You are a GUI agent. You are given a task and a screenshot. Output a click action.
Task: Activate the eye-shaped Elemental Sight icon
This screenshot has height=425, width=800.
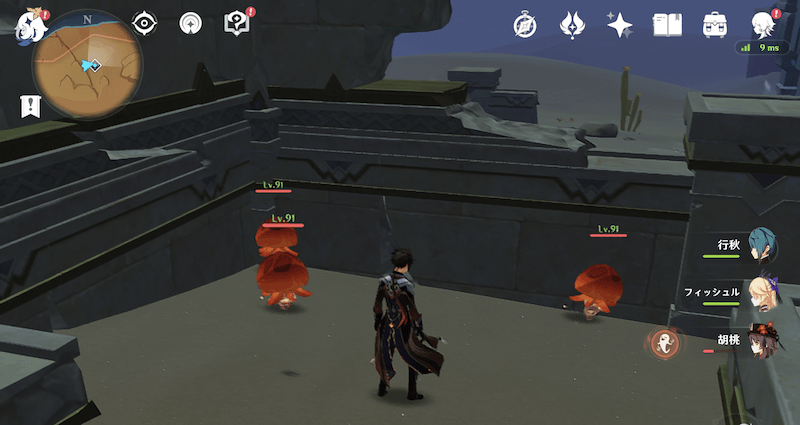[145, 23]
